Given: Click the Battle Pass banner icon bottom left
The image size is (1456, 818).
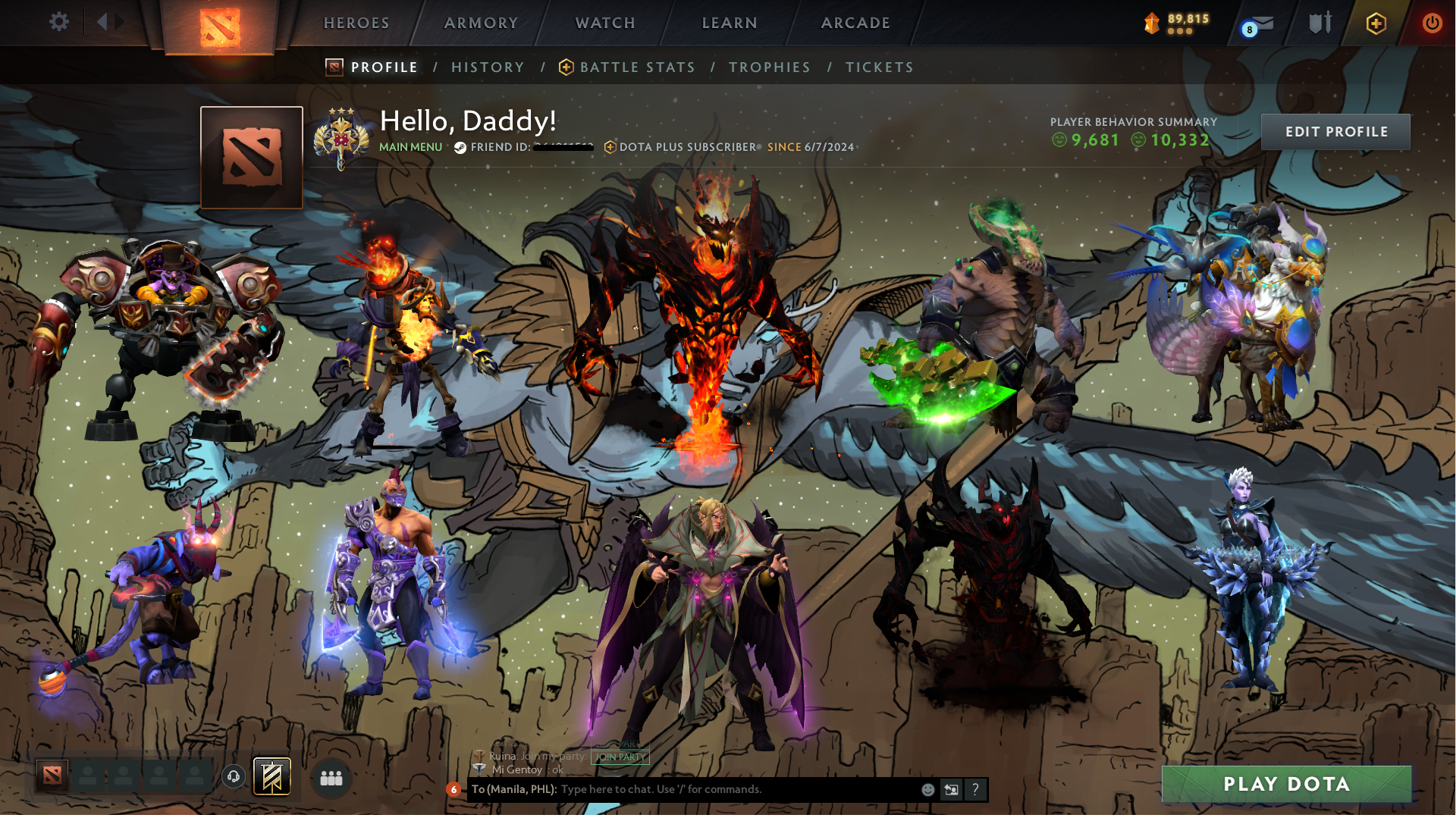Looking at the screenshot, I should click(271, 776).
